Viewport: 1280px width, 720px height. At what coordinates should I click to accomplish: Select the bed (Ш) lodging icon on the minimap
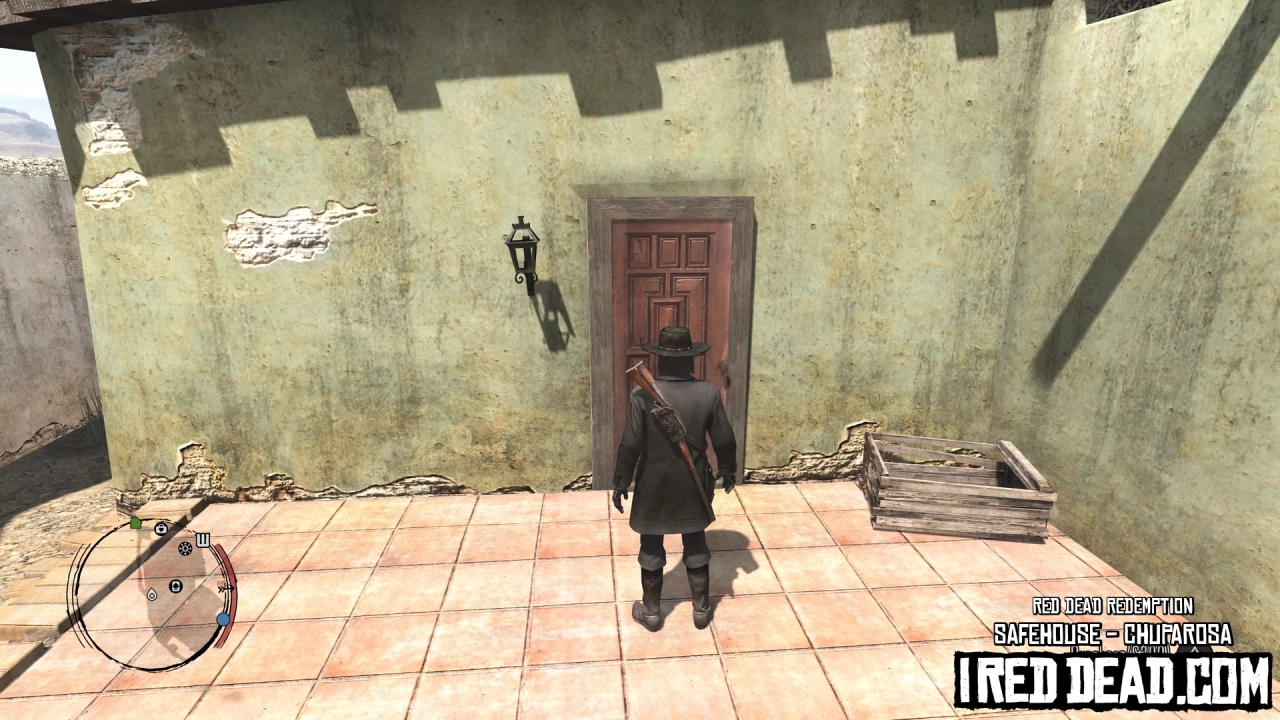(202, 539)
